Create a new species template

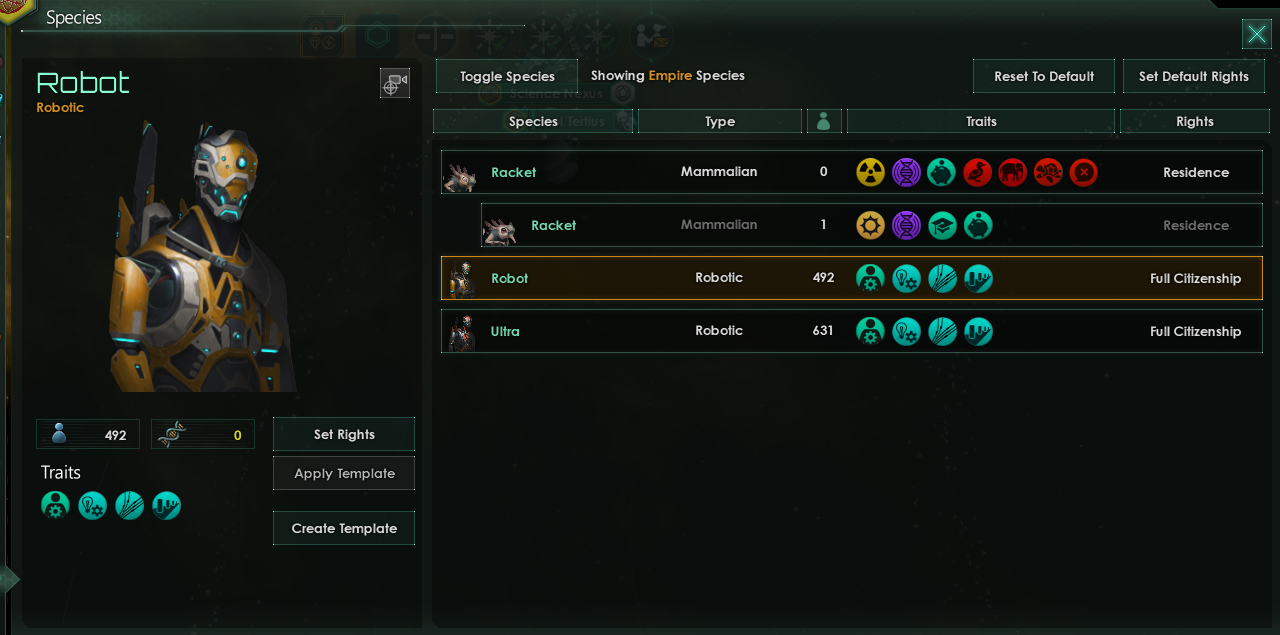(x=343, y=529)
